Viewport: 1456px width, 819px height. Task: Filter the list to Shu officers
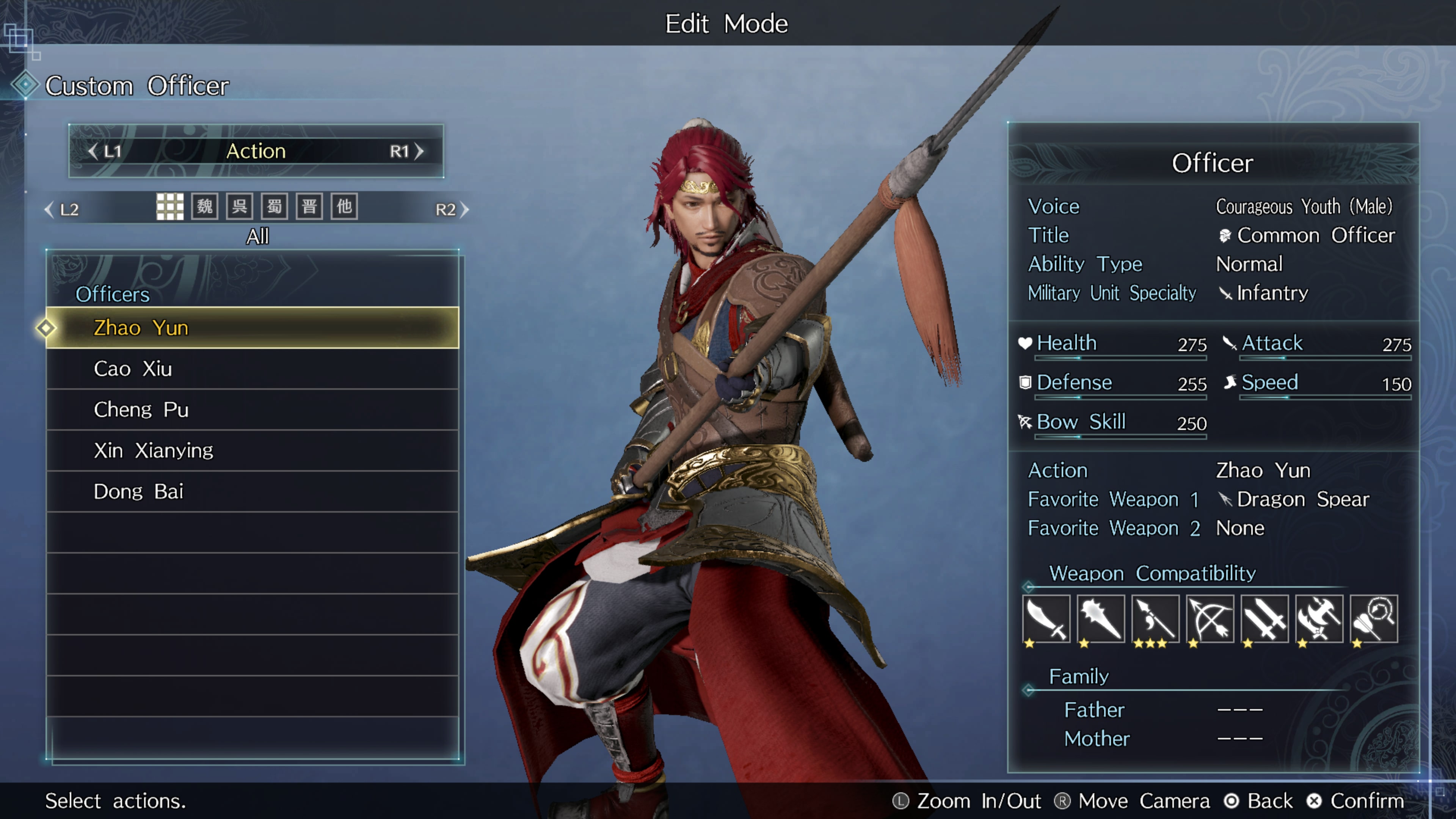(x=275, y=207)
